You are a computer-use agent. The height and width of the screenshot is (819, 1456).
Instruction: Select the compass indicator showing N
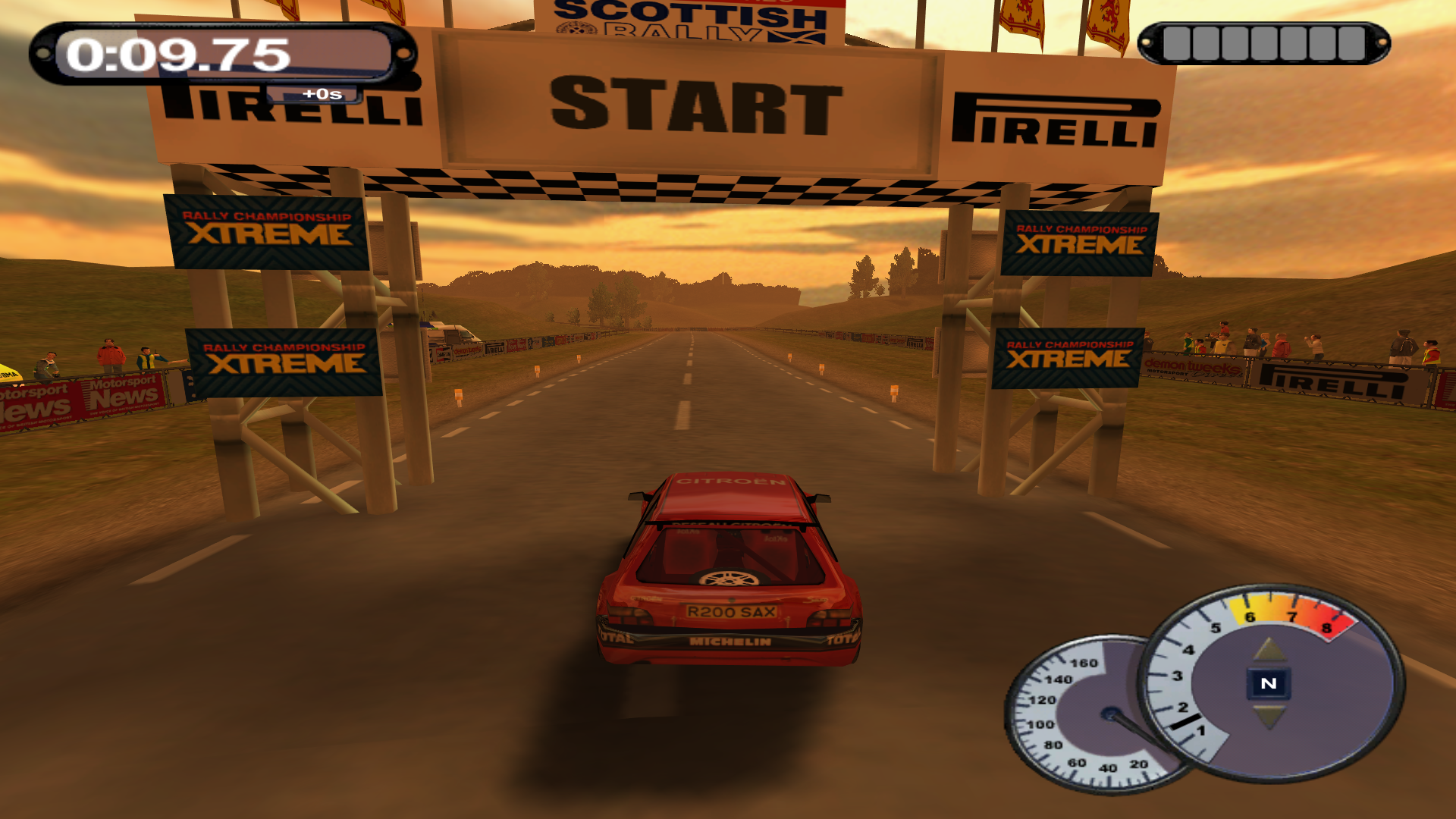click(1267, 683)
